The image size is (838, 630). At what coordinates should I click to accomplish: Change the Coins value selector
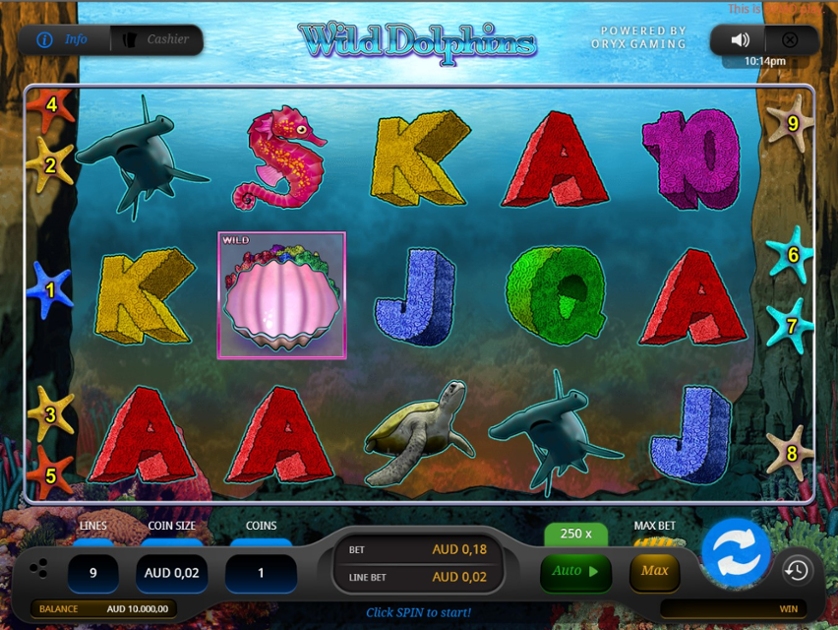(260, 574)
